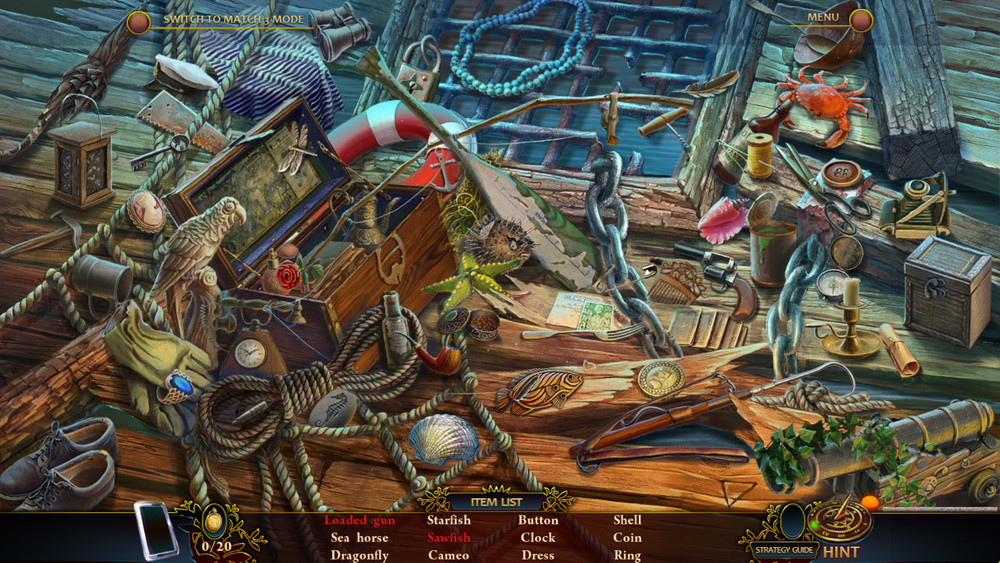Use the Hint compass

tap(839, 520)
